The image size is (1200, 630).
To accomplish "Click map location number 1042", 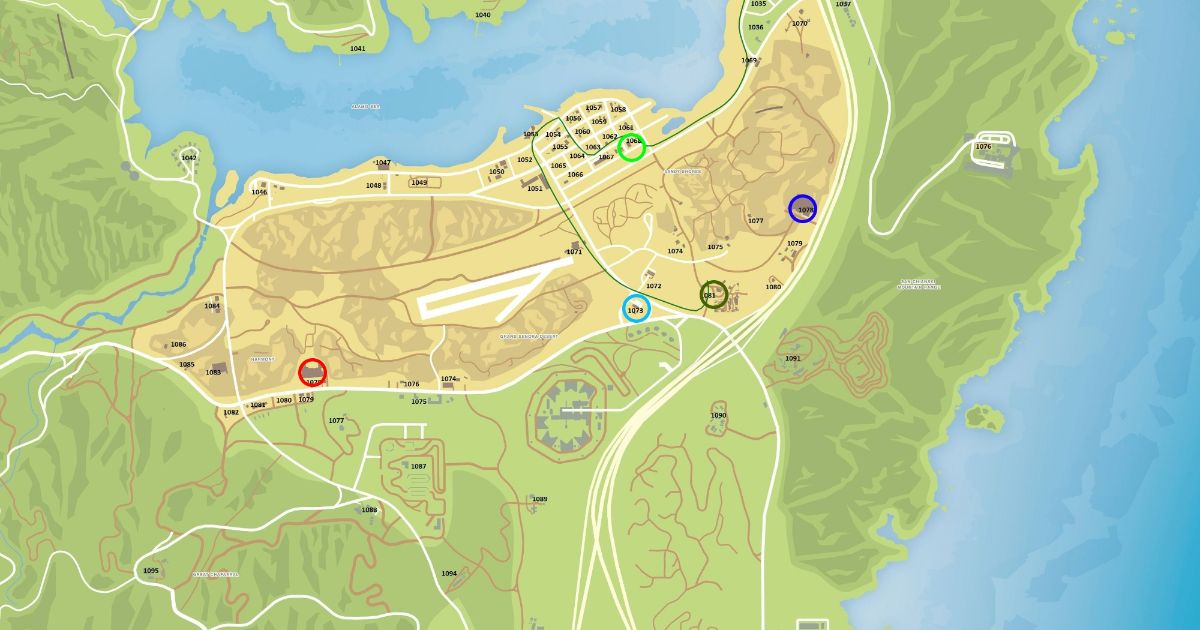I will 189,158.
